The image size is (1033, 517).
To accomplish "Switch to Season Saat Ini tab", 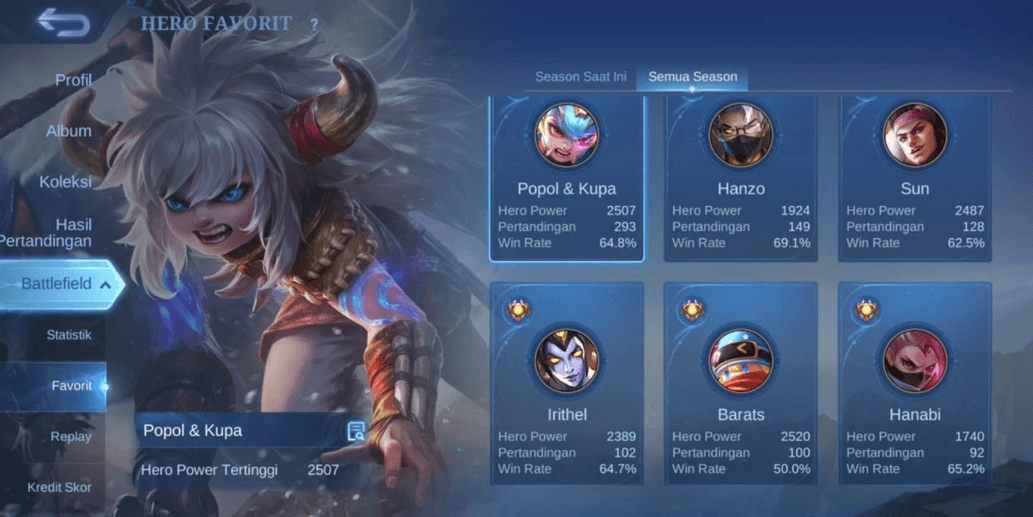I will pyautogui.click(x=581, y=77).
